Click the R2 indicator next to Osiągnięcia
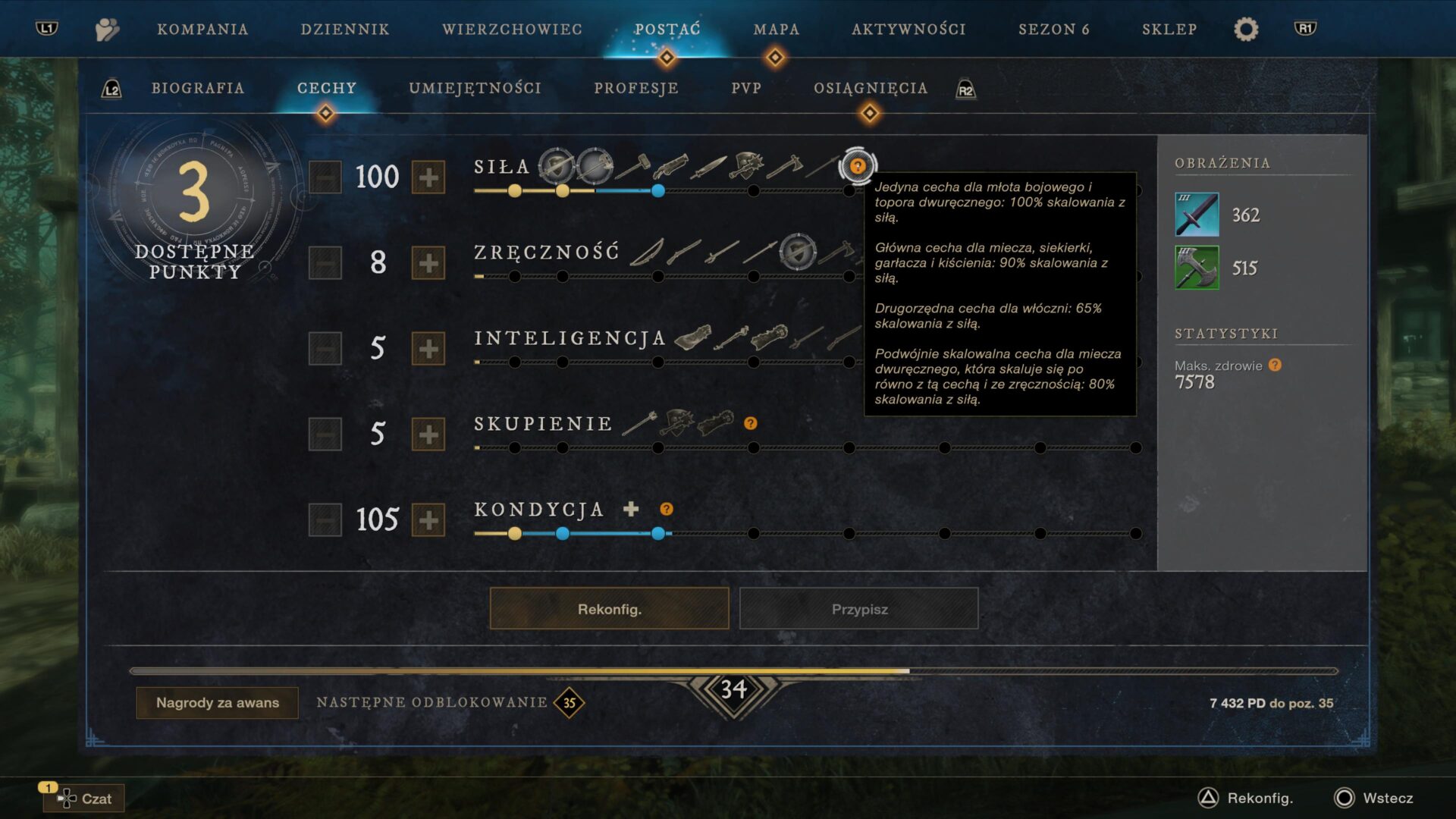The height and width of the screenshot is (819, 1456). [x=965, y=89]
